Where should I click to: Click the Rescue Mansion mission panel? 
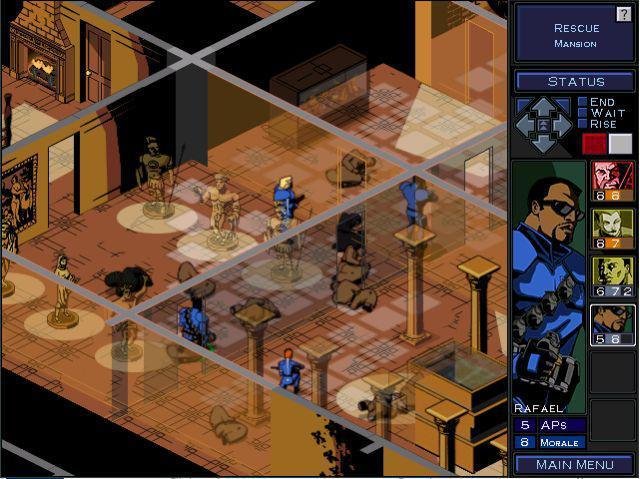pyautogui.click(x=575, y=36)
